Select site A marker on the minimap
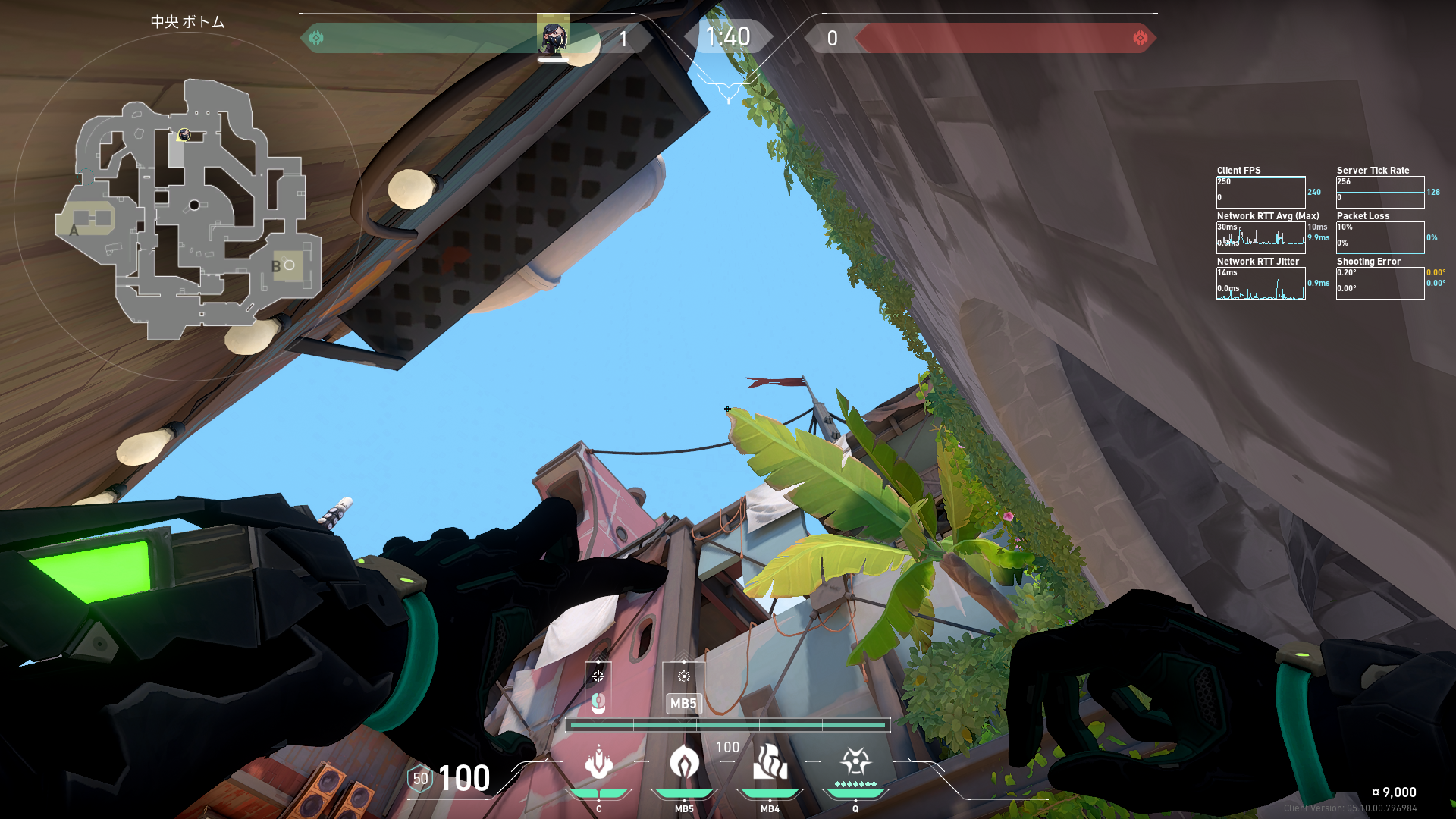The height and width of the screenshot is (819, 1456). pos(74,230)
